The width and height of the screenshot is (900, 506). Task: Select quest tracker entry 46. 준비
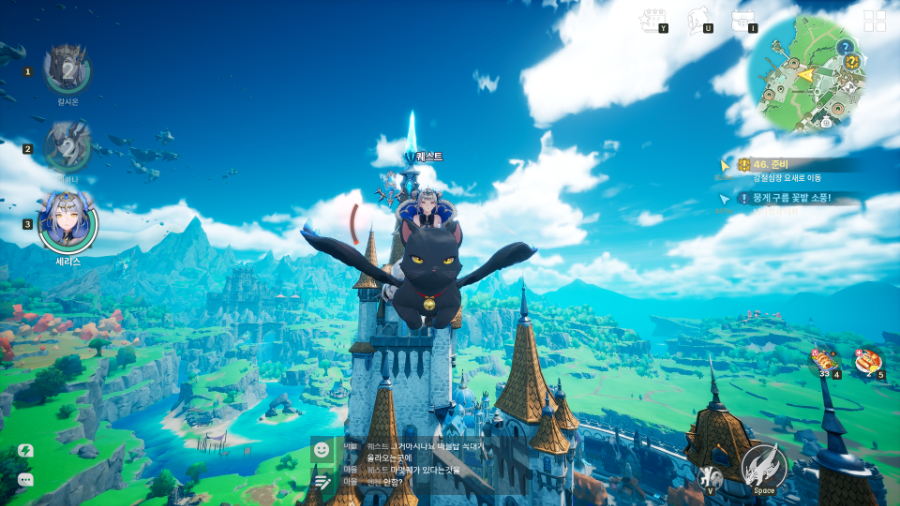tap(790, 165)
